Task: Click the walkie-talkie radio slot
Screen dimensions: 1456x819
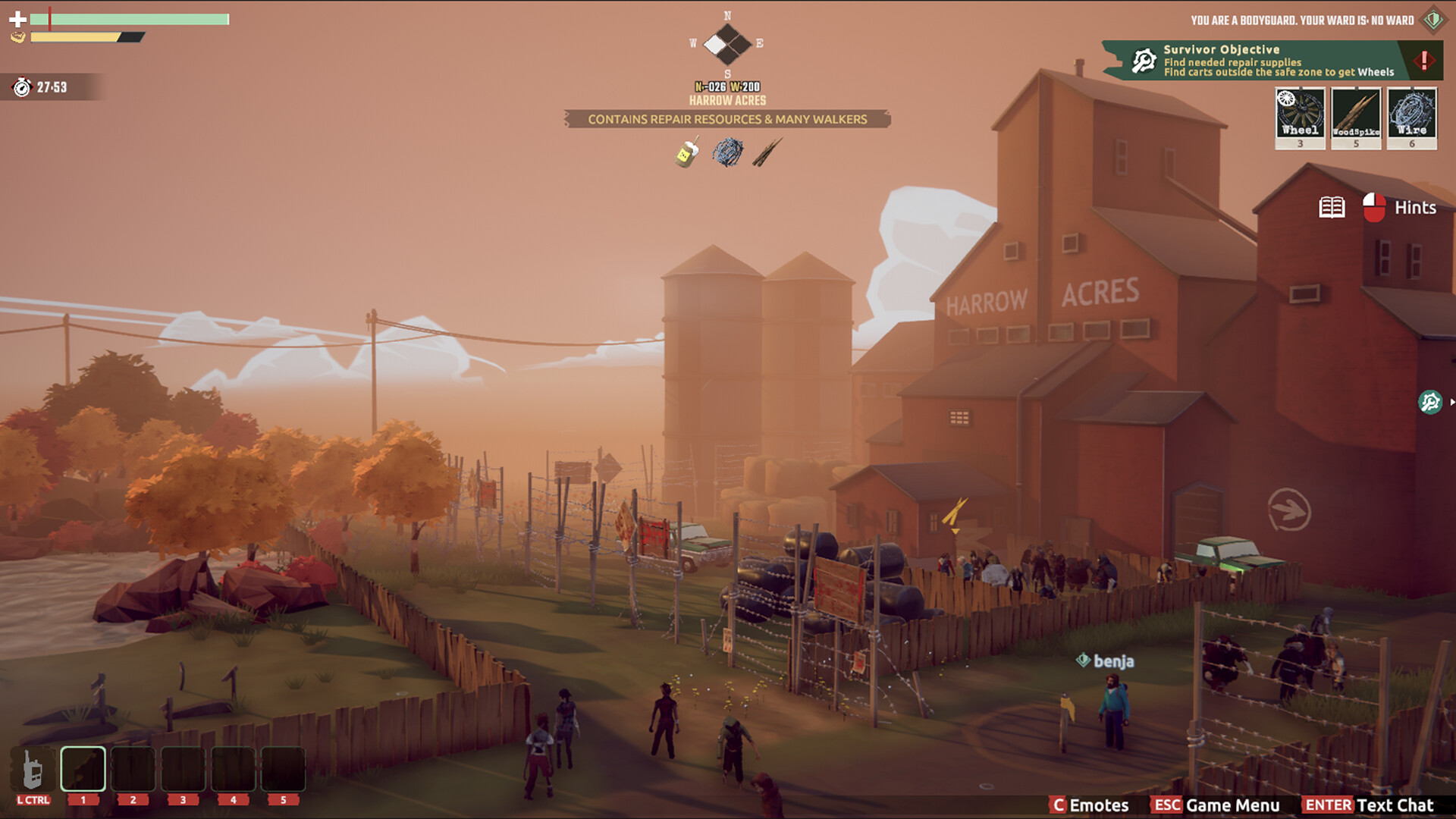Action: tap(33, 770)
